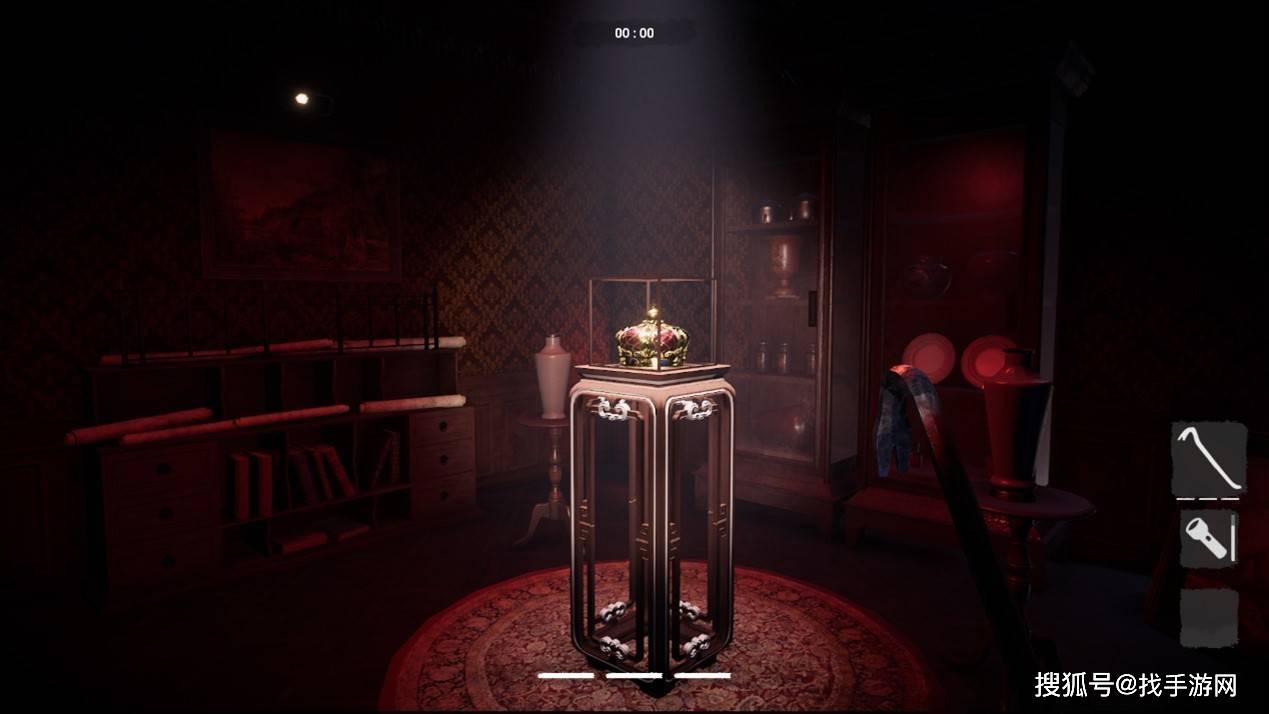Select the flashlight inventory slot
The width and height of the screenshot is (1269, 714).
pyautogui.click(x=1209, y=539)
